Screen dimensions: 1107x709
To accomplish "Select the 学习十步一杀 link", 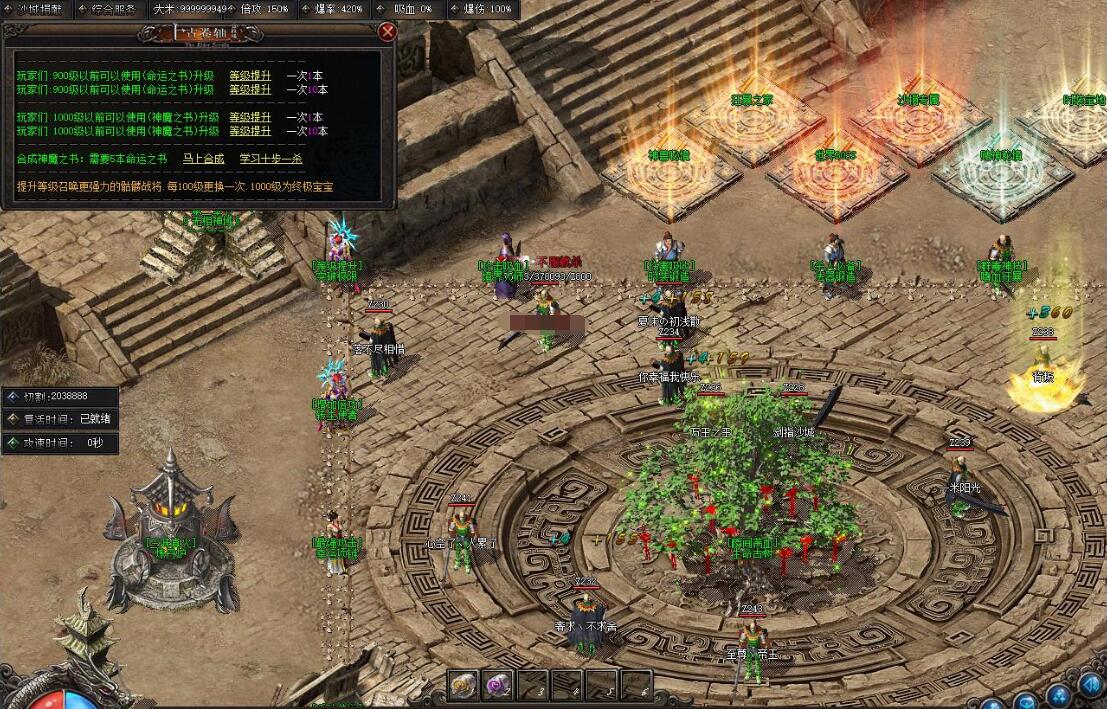I will tap(270, 158).
